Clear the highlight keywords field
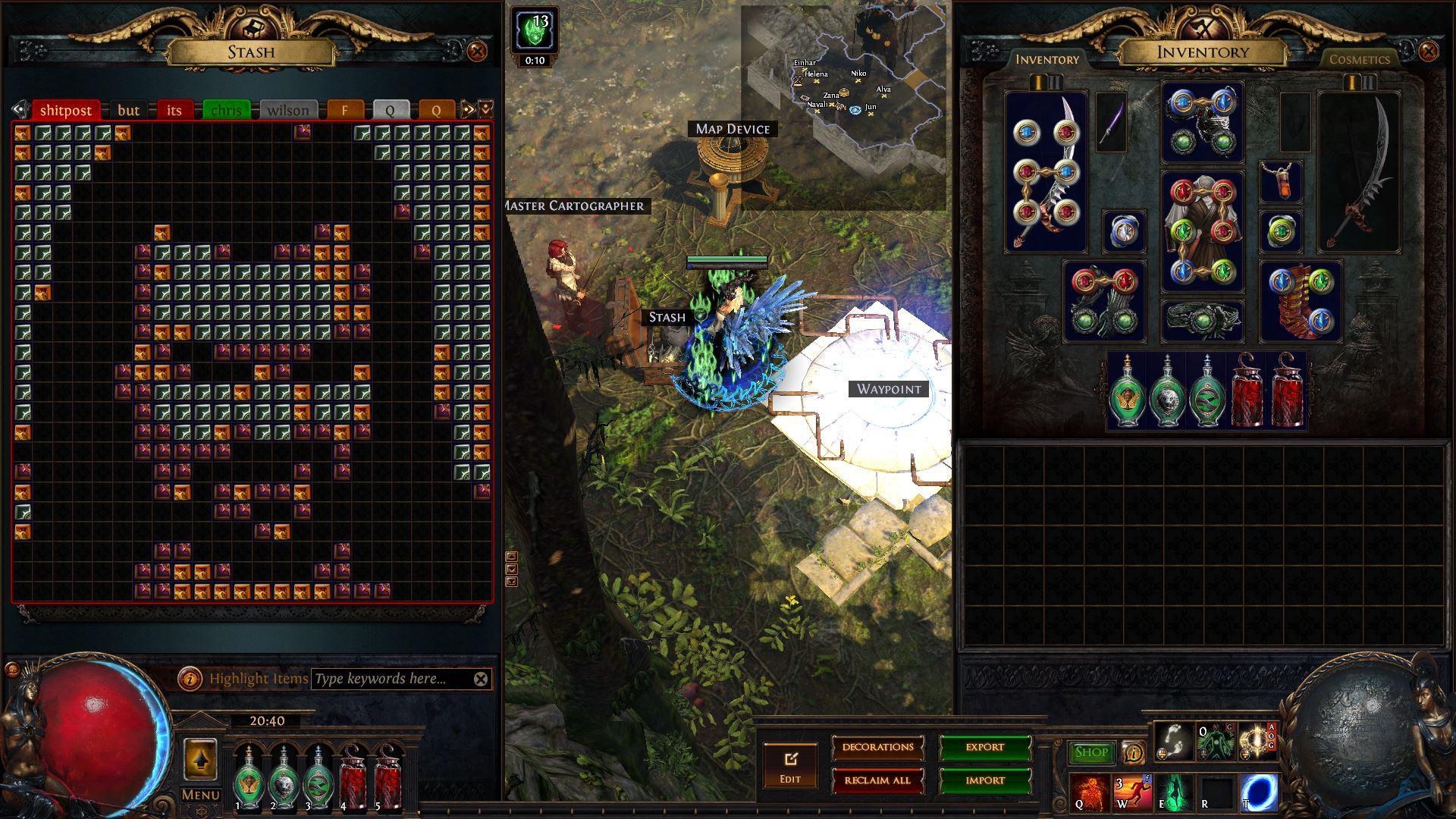This screenshot has width=1456, height=819. [481, 679]
